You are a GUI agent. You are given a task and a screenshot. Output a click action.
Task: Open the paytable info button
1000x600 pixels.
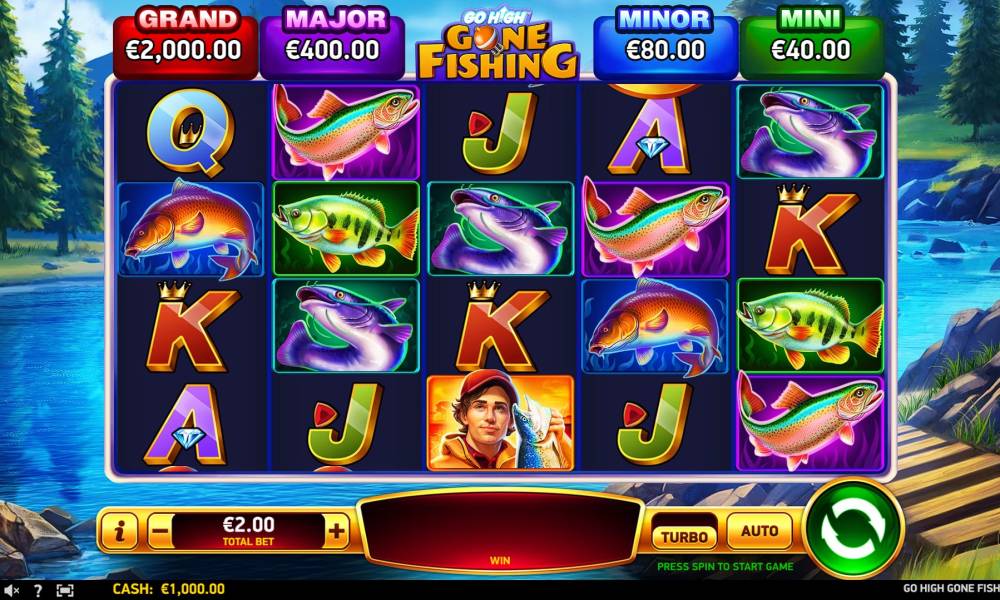119,532
